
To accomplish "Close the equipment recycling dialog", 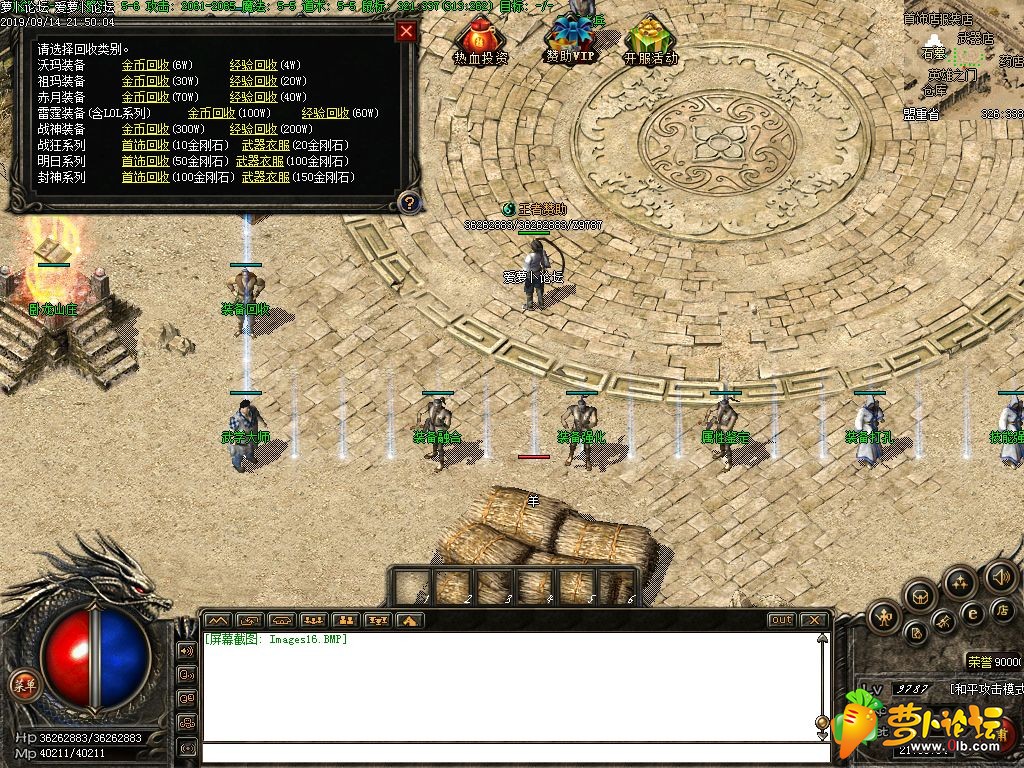I will 406,31.
